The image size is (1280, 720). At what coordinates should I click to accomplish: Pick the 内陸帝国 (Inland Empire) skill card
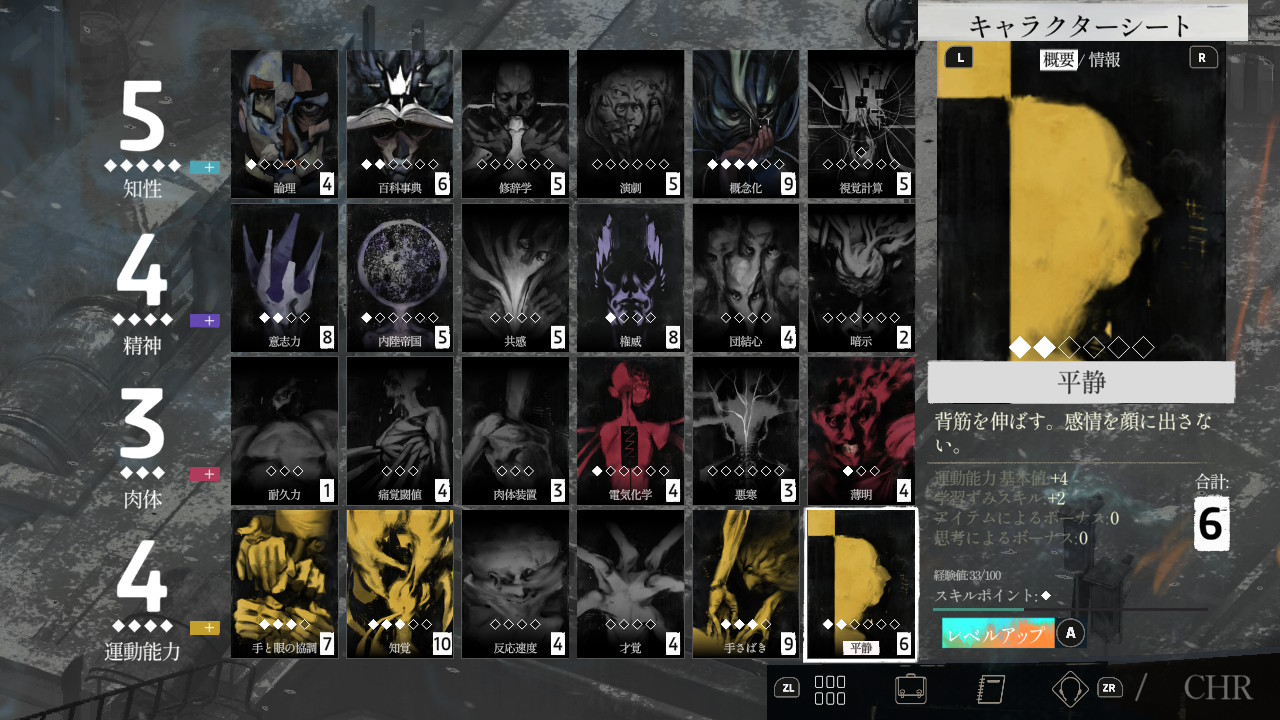coord(400,277)
